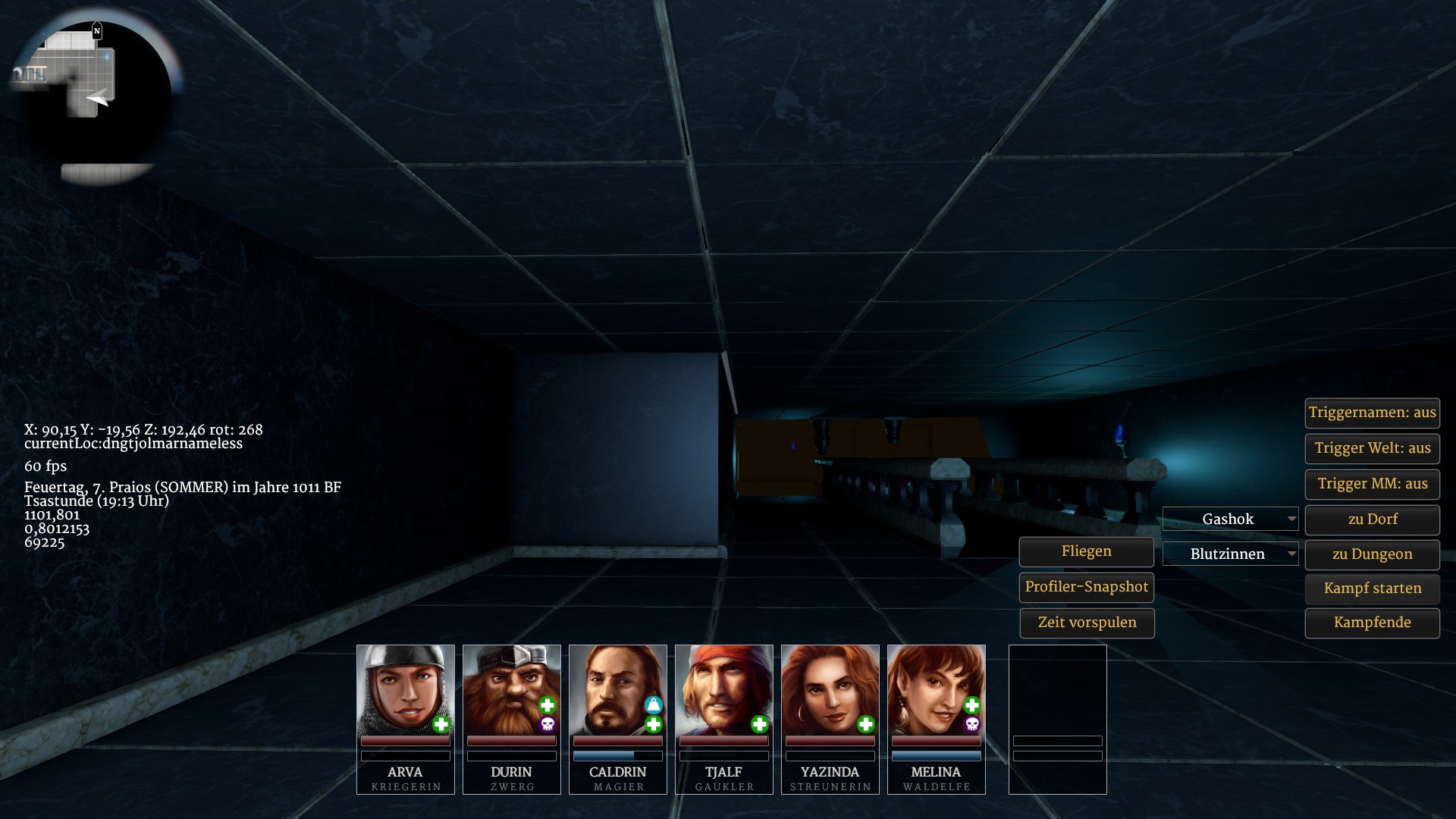Start a fight with Kampf starten
The image size is (1456, 819).
1372,588
